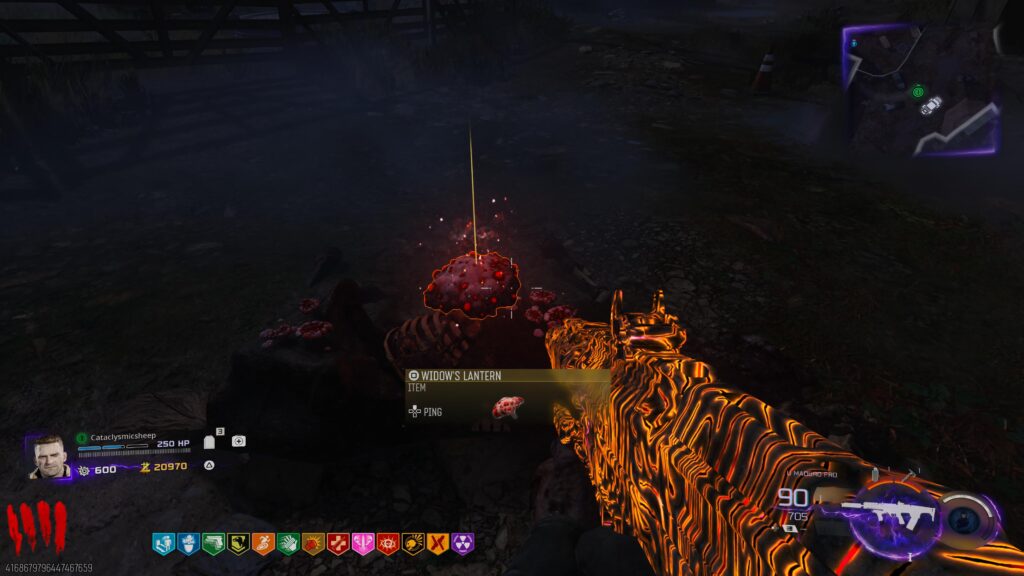The height and width of the screenshot is (576, 1024).
Task: Click the red eye perk icon
Action: (x=388, y=543)
